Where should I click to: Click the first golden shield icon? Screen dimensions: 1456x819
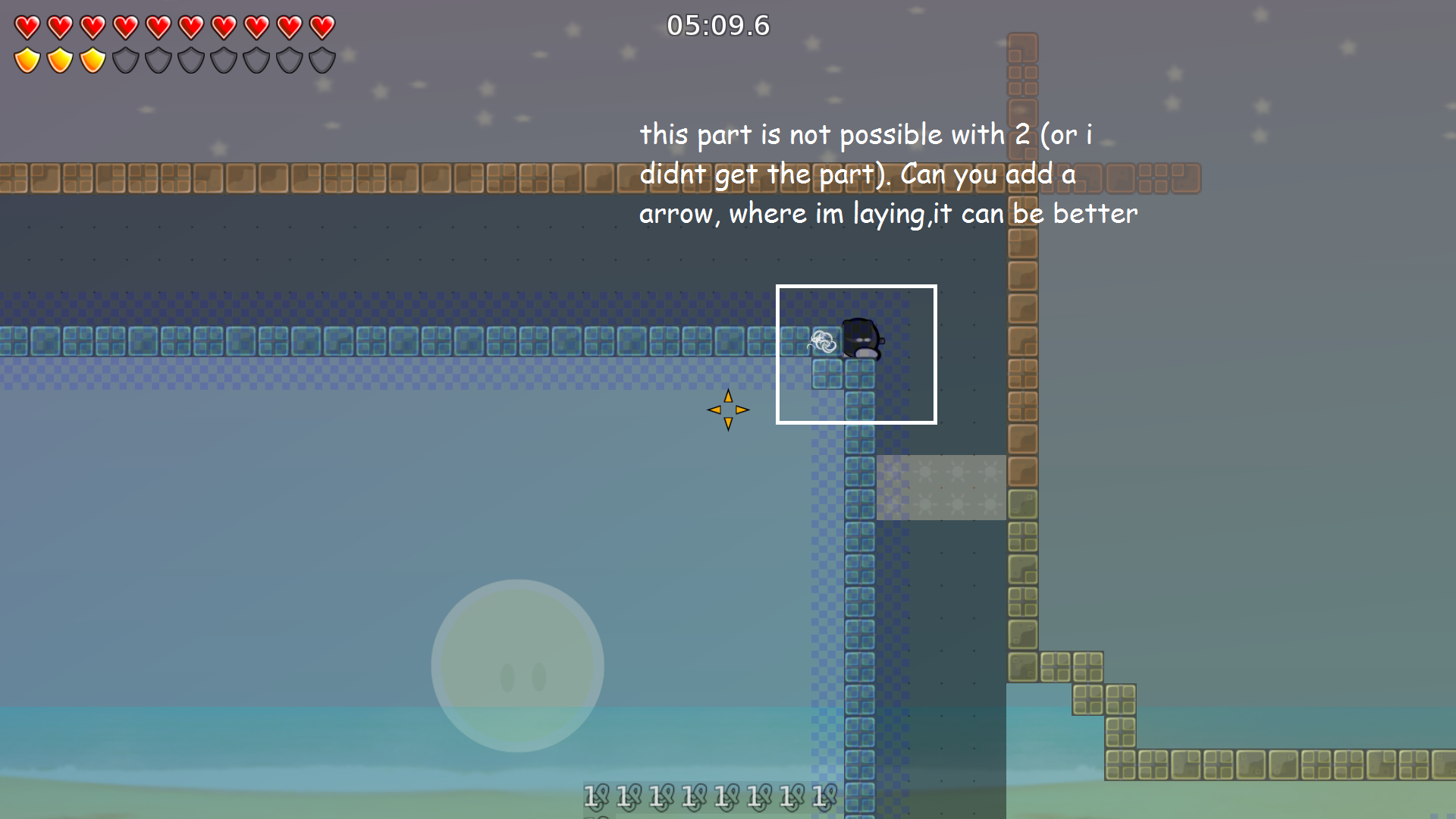[x=27, y=59]
